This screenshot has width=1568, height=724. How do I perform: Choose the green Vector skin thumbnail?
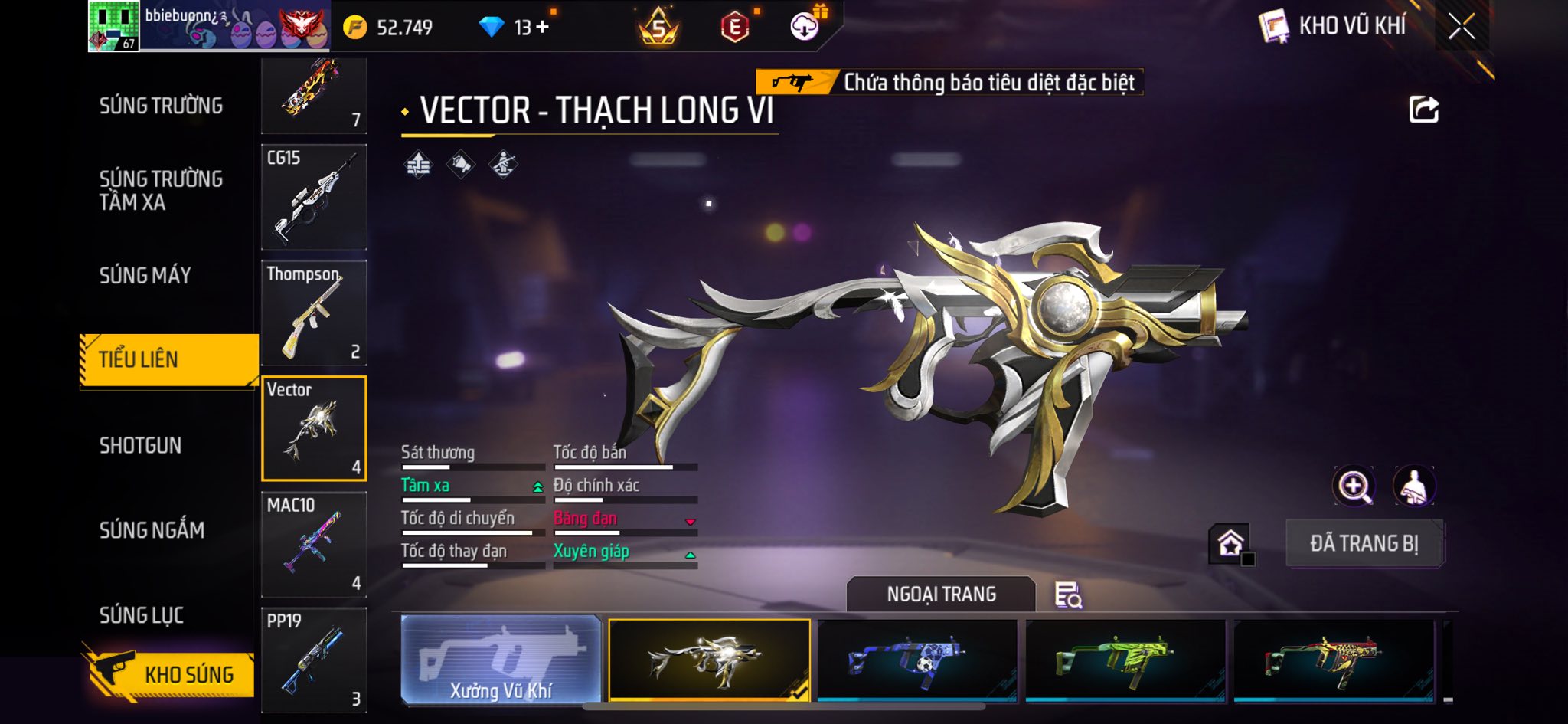point(1125,660)
